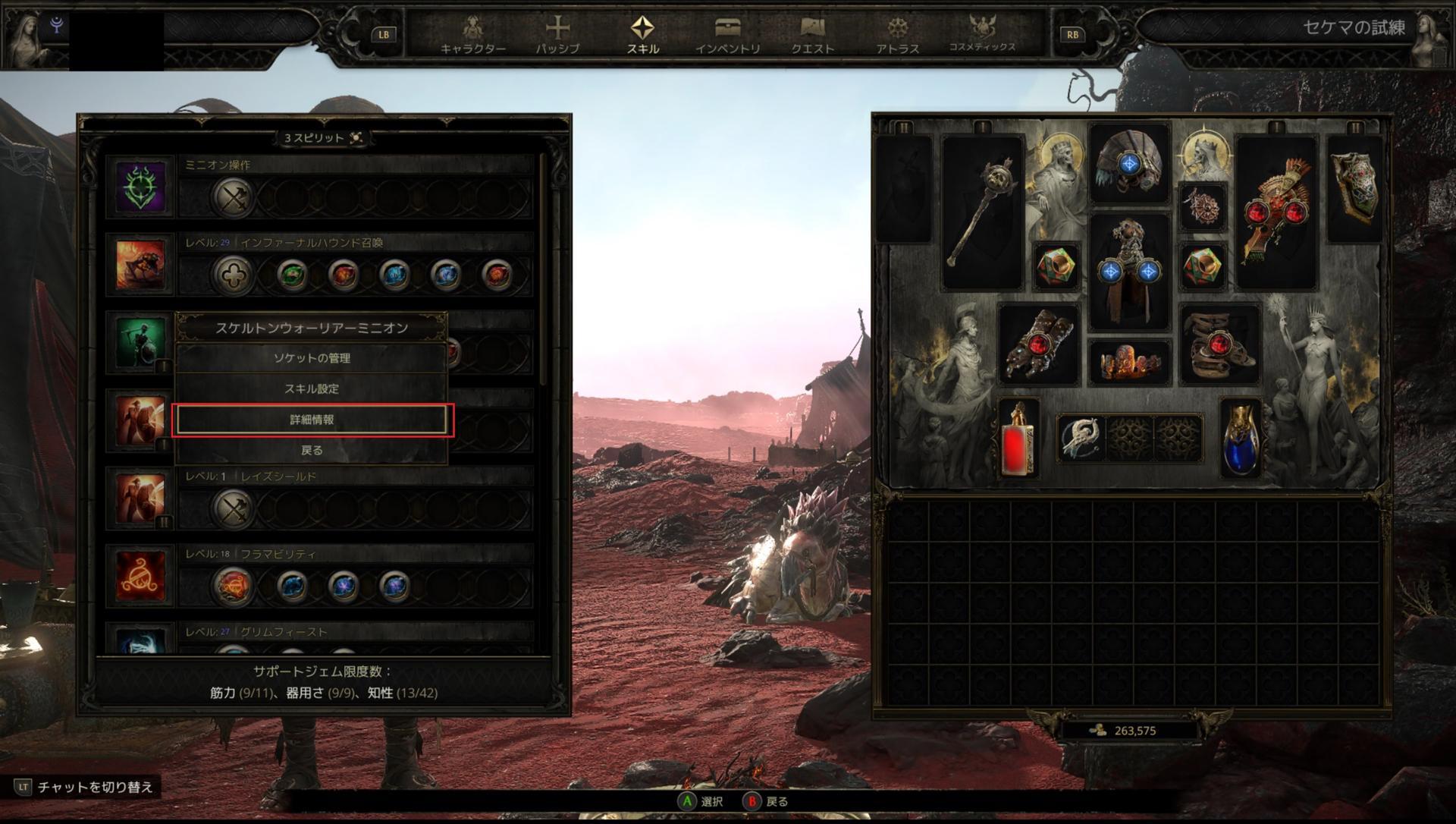Viewport: 1456px width, 824px height.
Task: Select the blue mana flask slot
Action: point(1241,439)
